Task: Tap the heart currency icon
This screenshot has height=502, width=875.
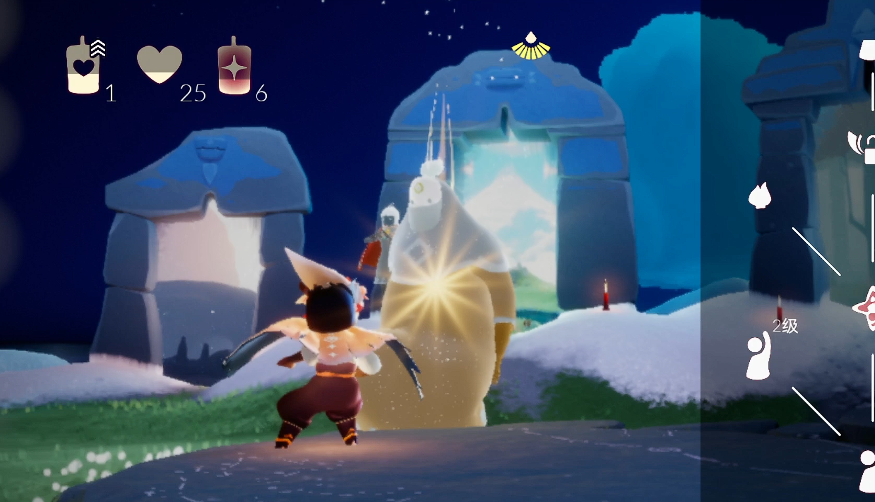Action: (159, 65)
